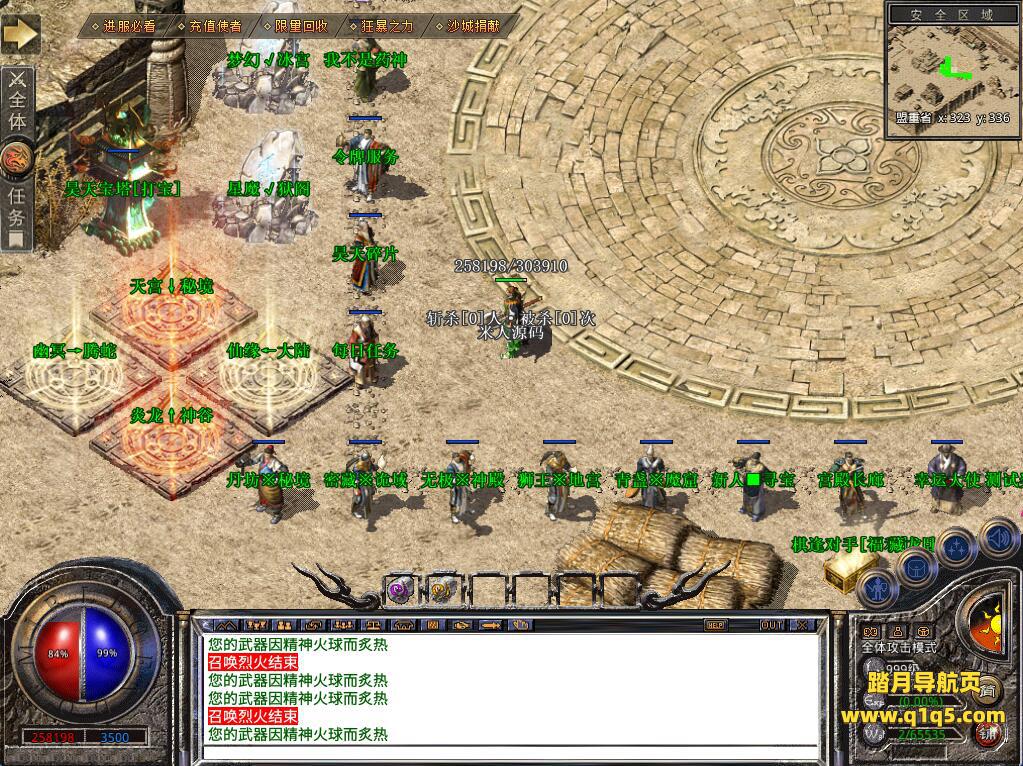The image size is (1023, 766).
Task: Use the purple swirl item in hotbar
Action: [400, 589]
